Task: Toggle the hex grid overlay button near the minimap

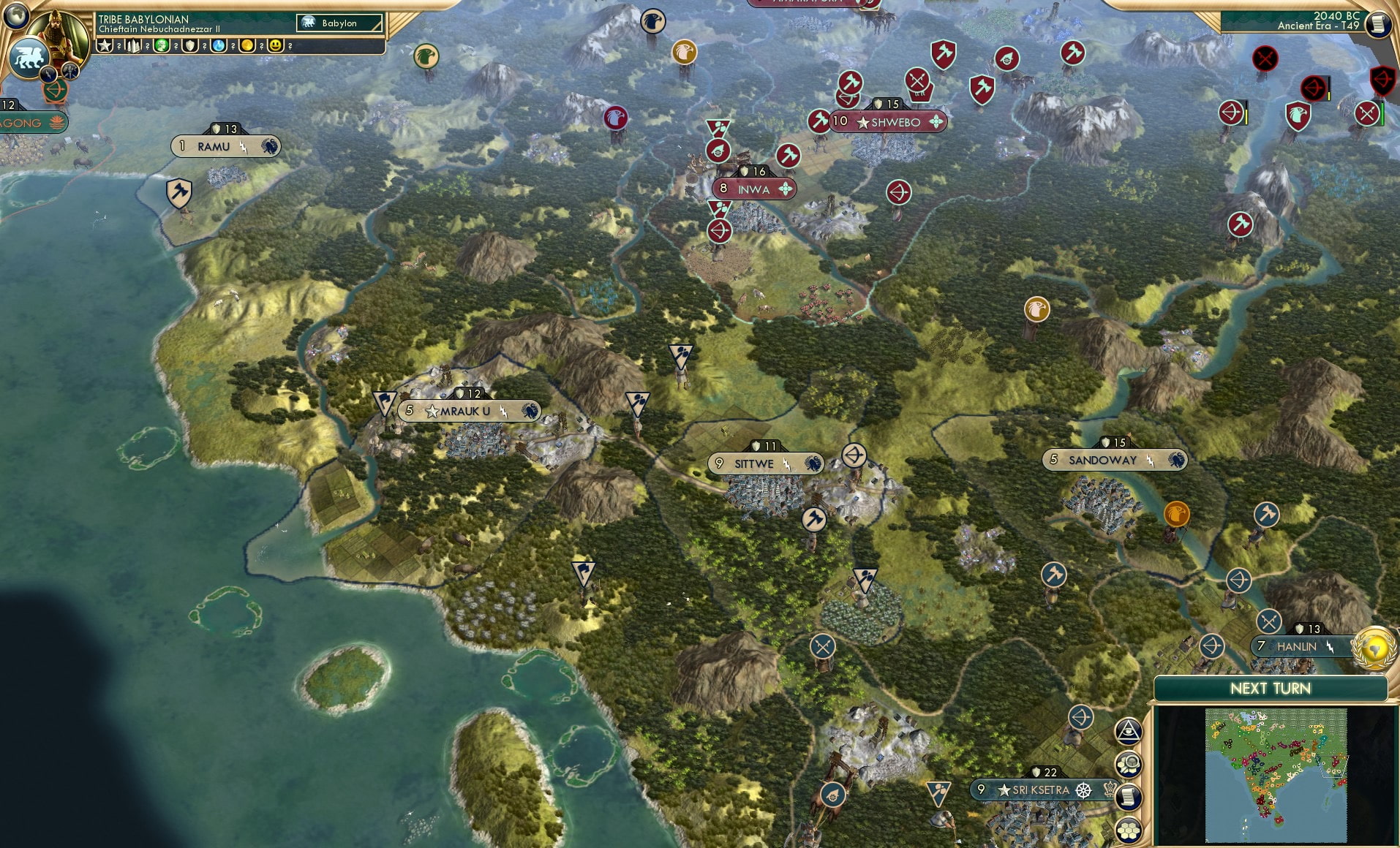Action: (x=1129, y=830)
